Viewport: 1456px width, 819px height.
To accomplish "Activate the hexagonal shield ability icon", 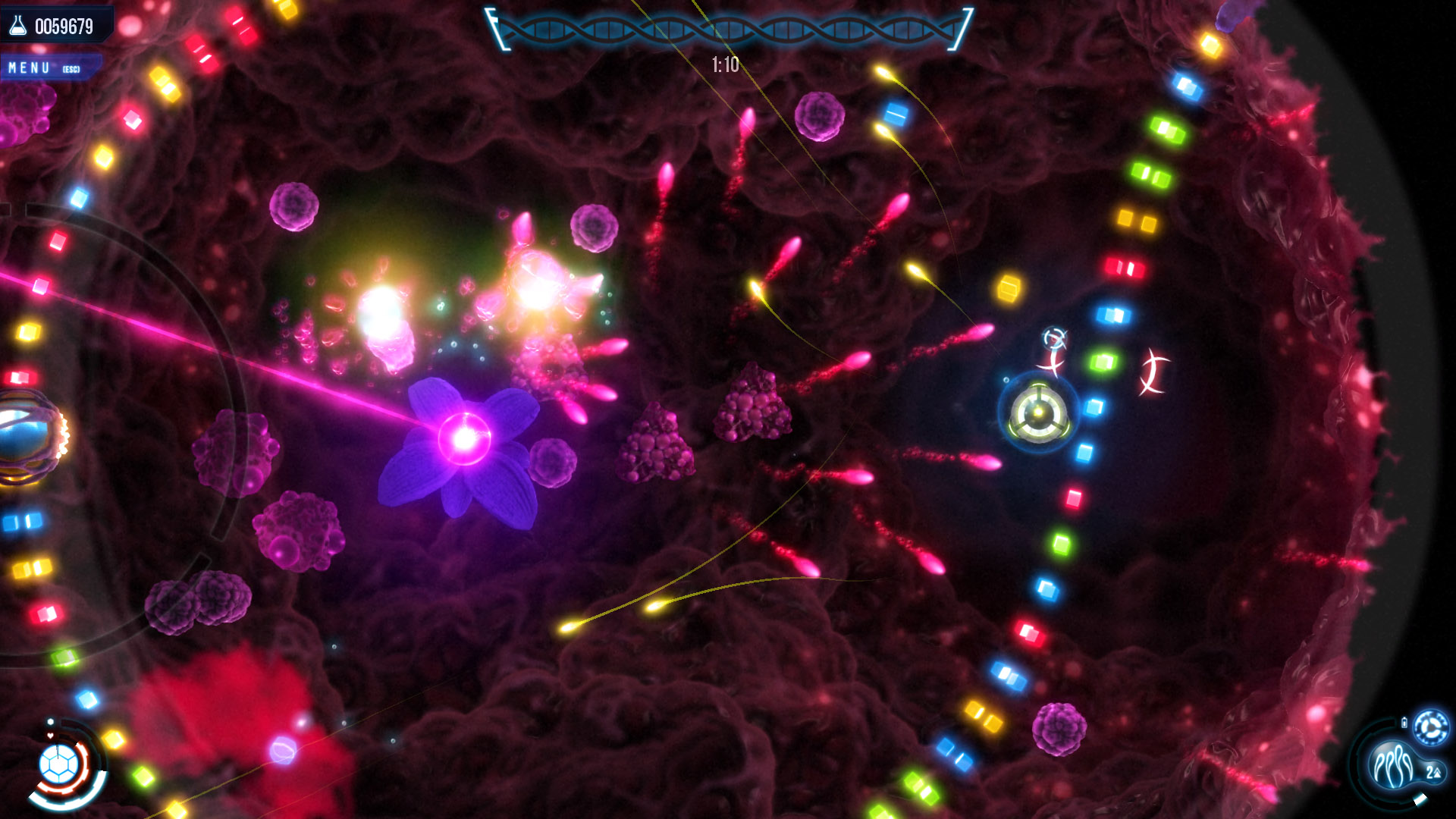I will (59, 764).
